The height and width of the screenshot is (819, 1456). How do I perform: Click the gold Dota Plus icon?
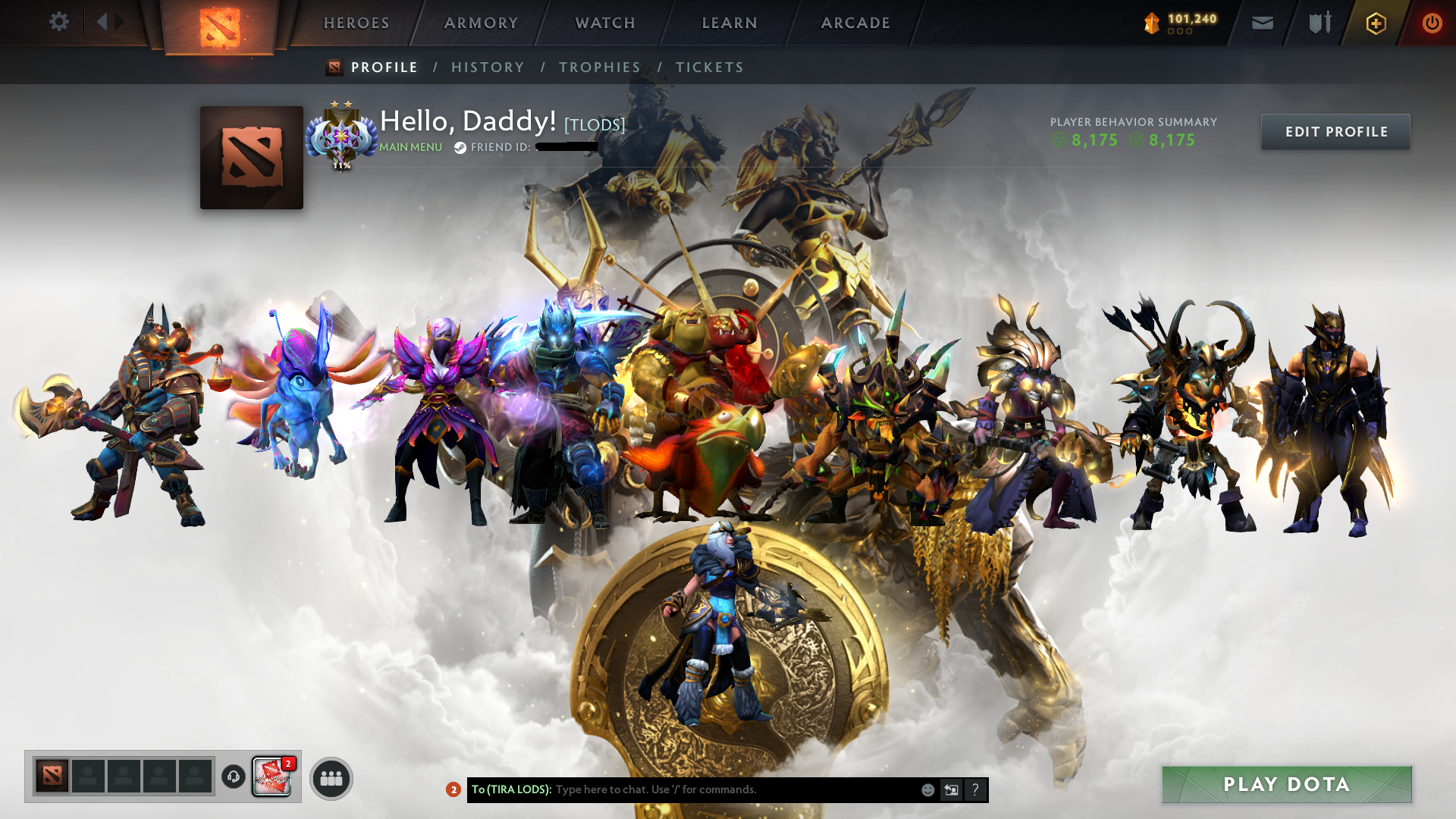1376,23
